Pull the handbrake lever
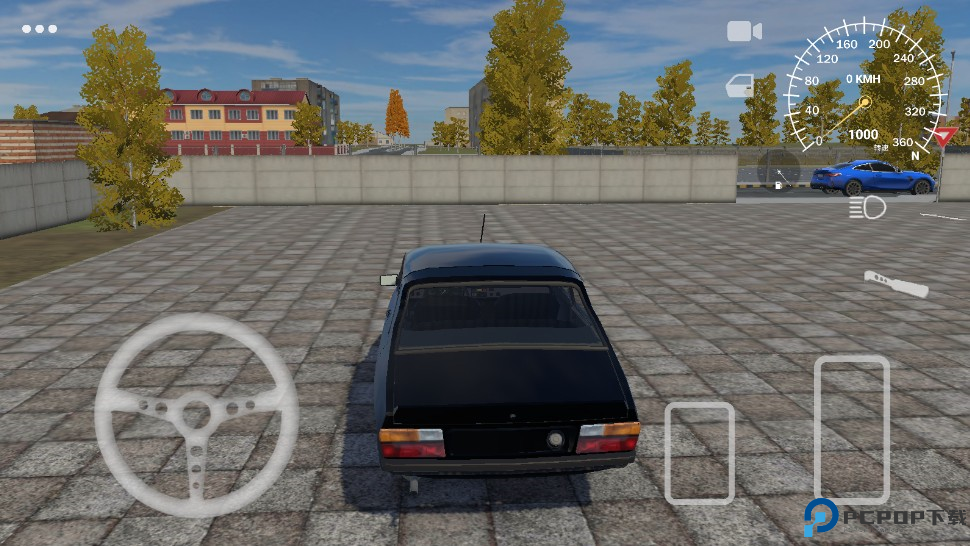970x546 pixels. click(x=896, y=284)
